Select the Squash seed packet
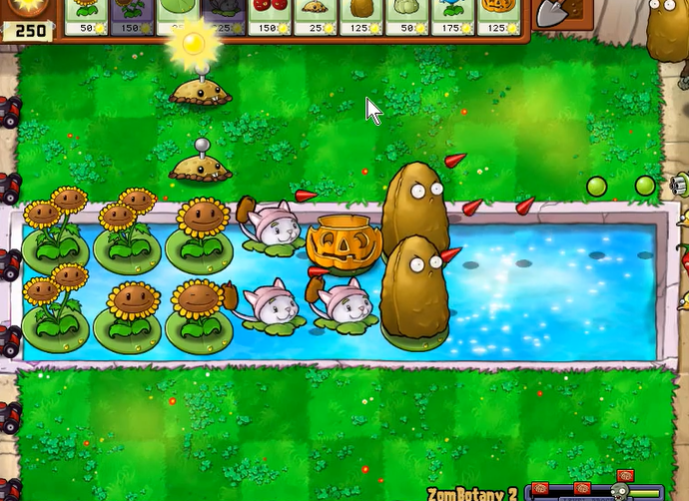689x501 pixels. coord(409,16)
